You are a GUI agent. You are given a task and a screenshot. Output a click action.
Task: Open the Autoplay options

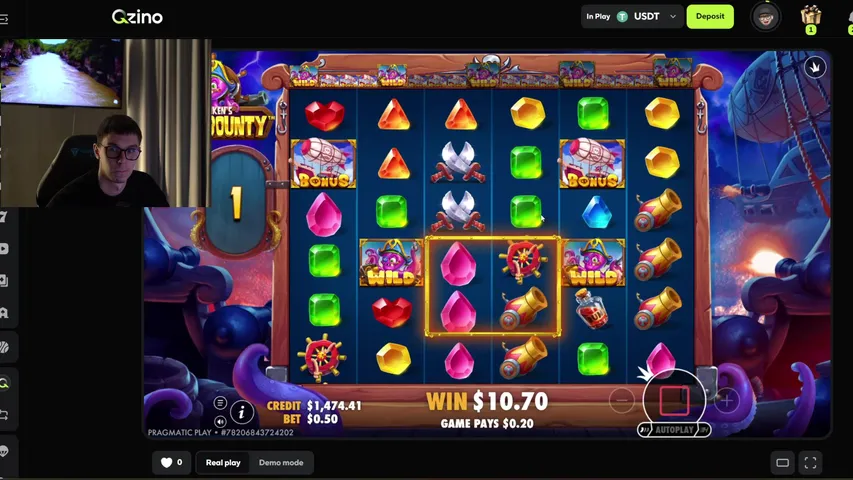pos(673,429)
